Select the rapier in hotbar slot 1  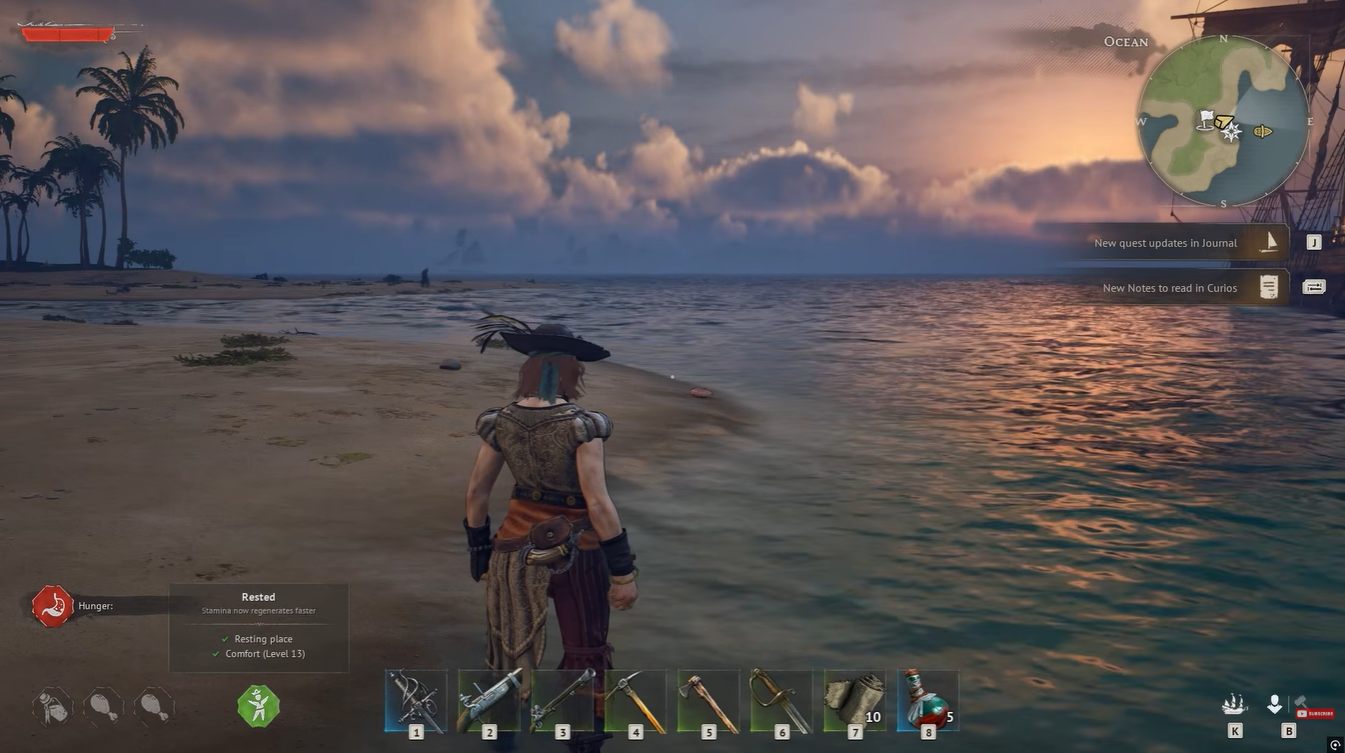click(416, 700)
